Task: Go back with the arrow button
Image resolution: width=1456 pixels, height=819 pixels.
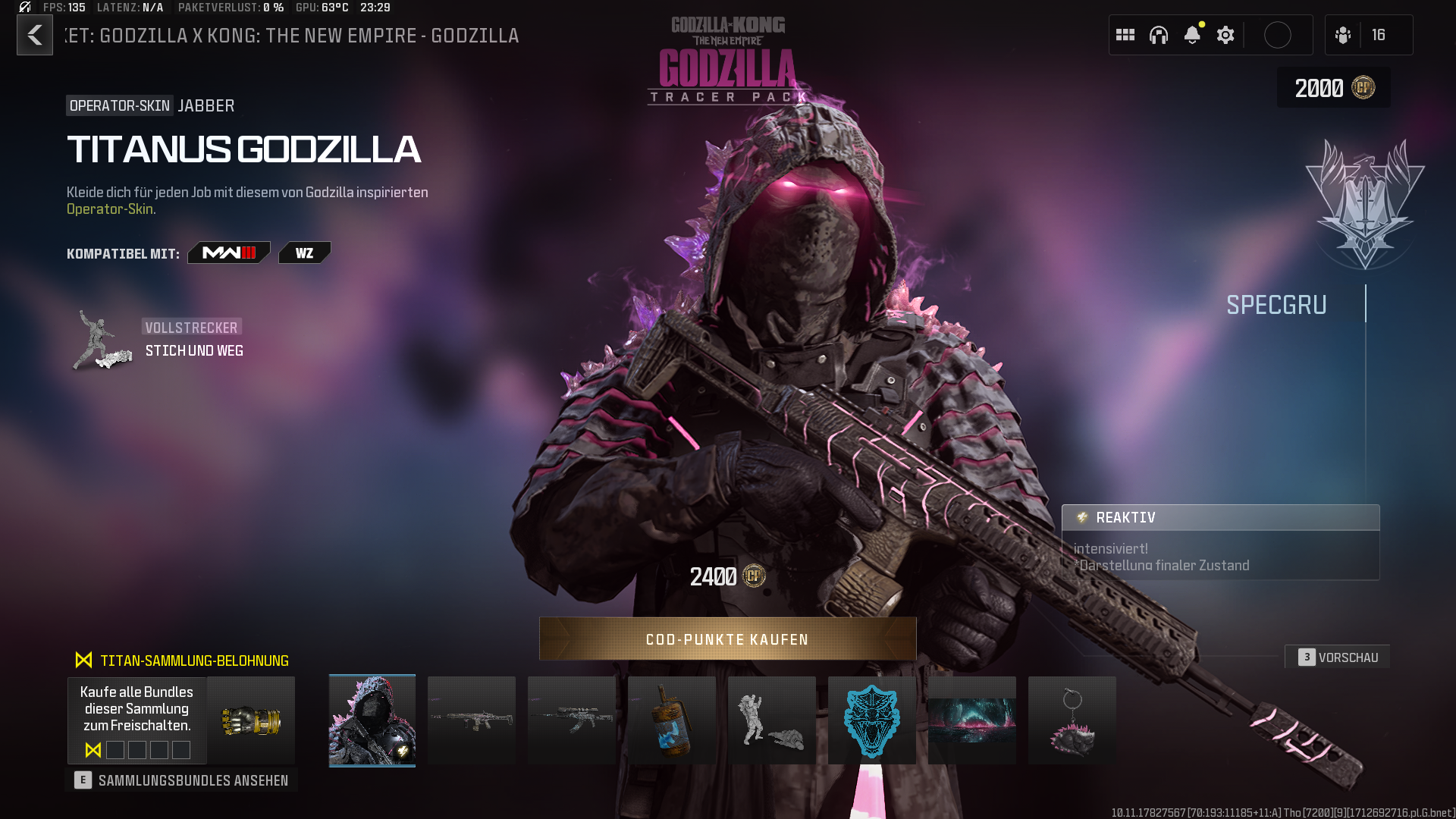Action: [35, 35]
